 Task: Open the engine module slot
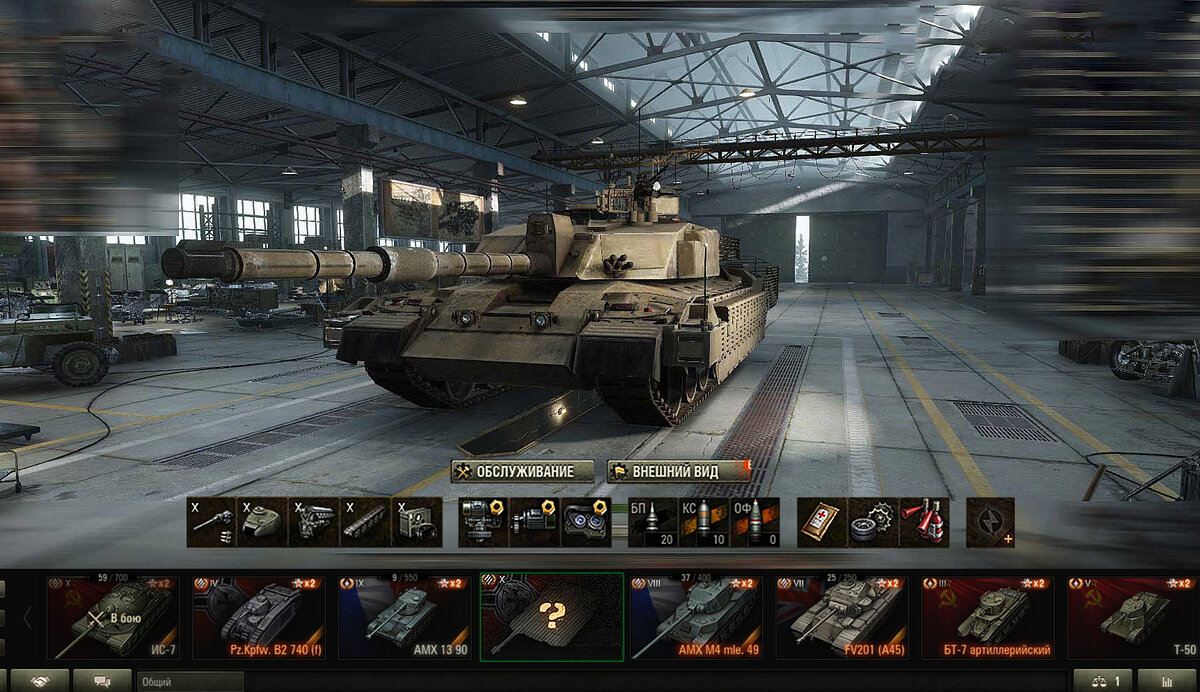314,522
